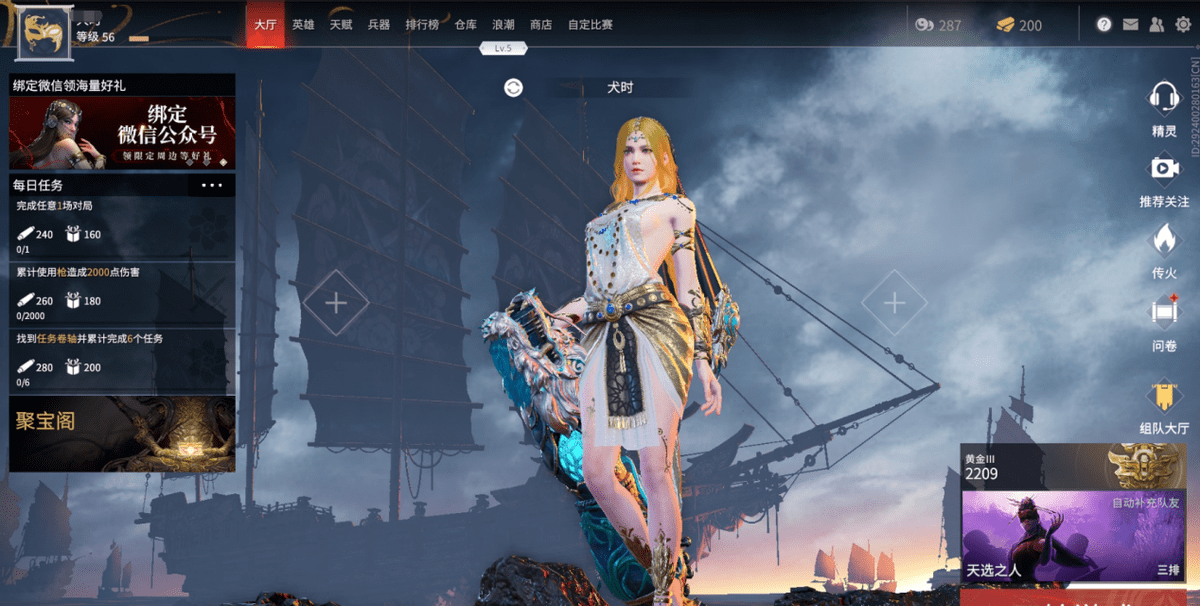1200x606 pixels.
Task: Open the 问卷 survey
Action: pyautogui.click(x=1164, y=320)
